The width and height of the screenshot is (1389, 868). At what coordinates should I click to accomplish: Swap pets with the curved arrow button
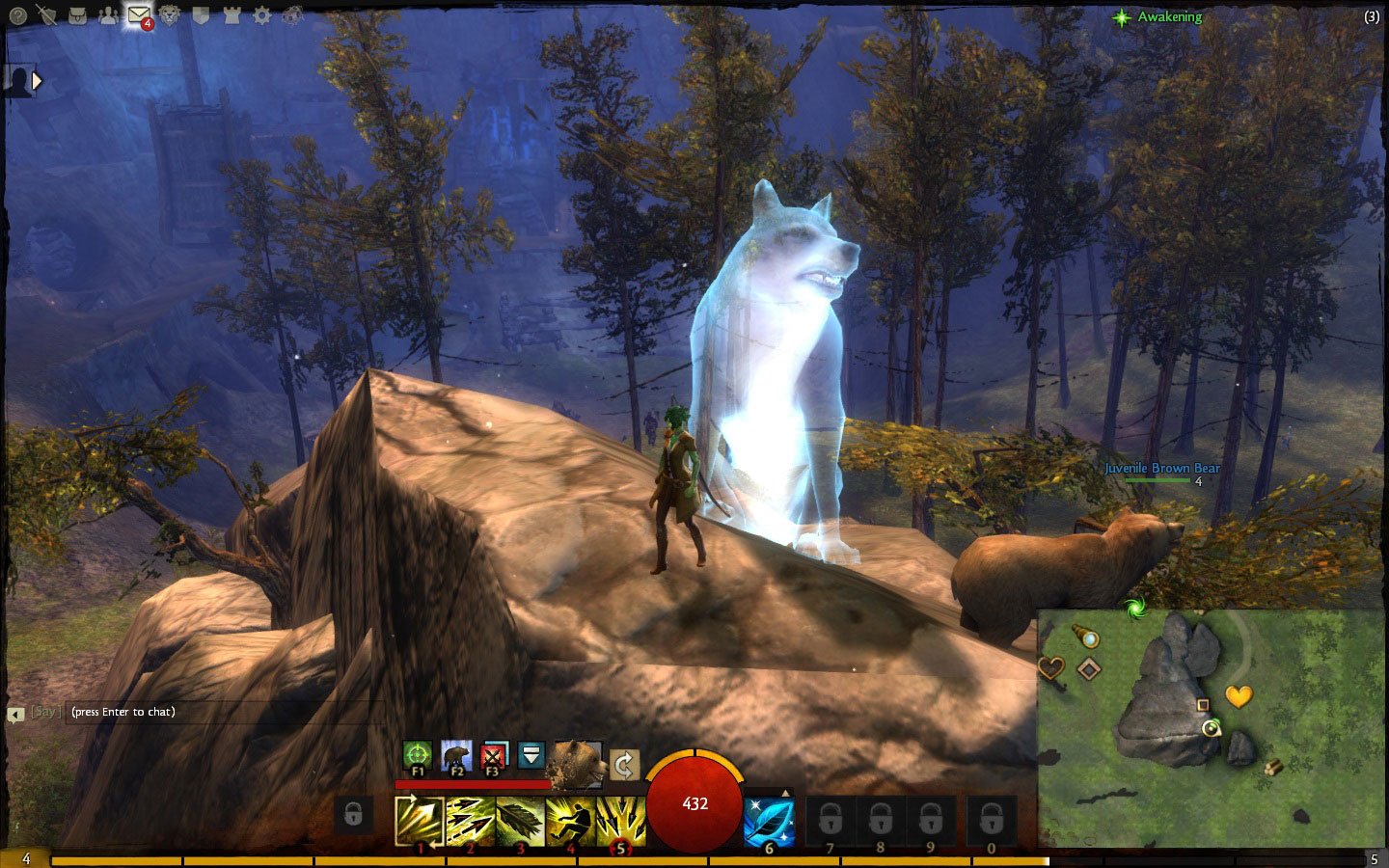click(x=624, y=766)
